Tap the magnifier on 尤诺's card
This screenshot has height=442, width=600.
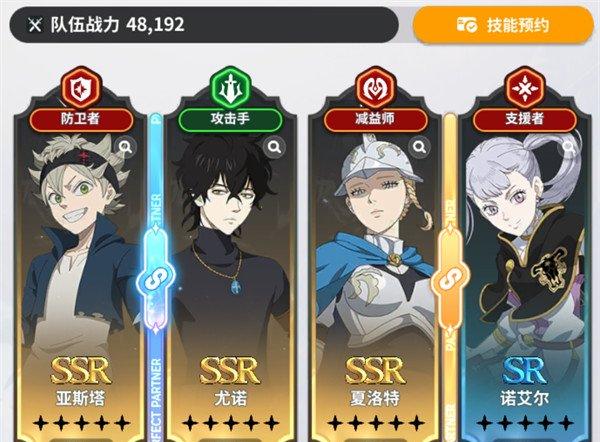(273, 147)
